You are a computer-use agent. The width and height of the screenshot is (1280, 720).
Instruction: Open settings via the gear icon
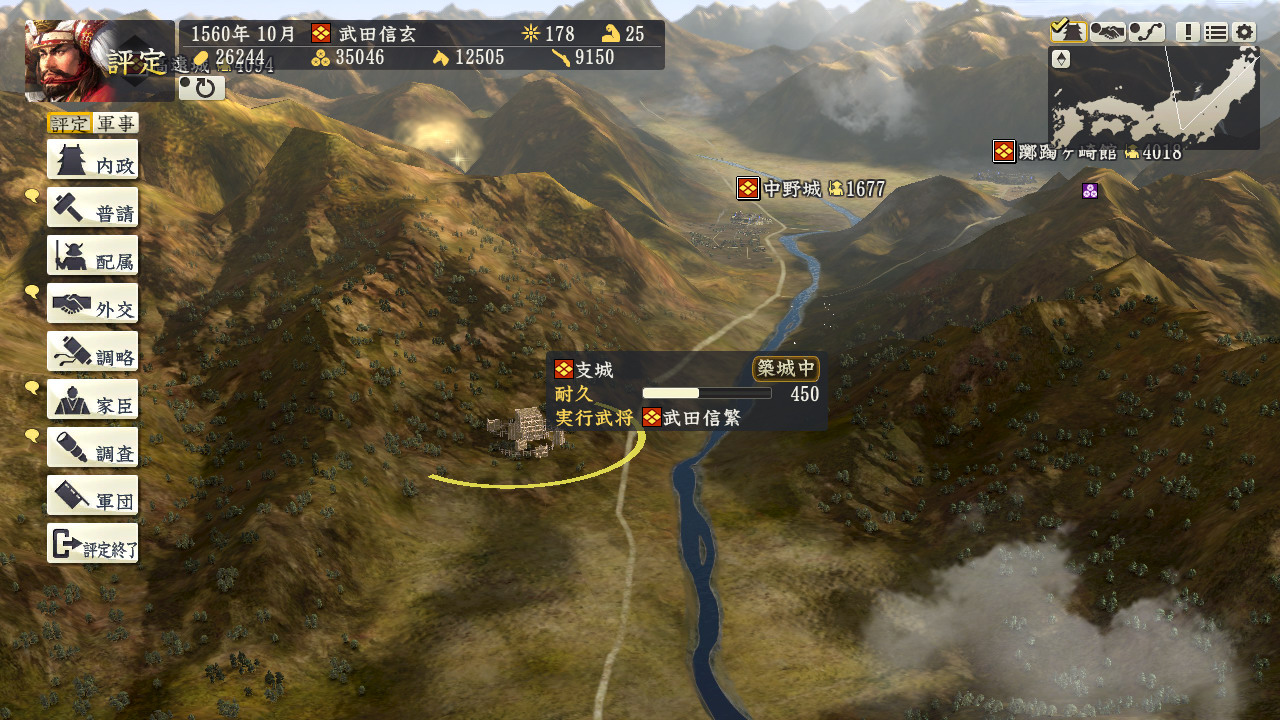point(1243,32)
